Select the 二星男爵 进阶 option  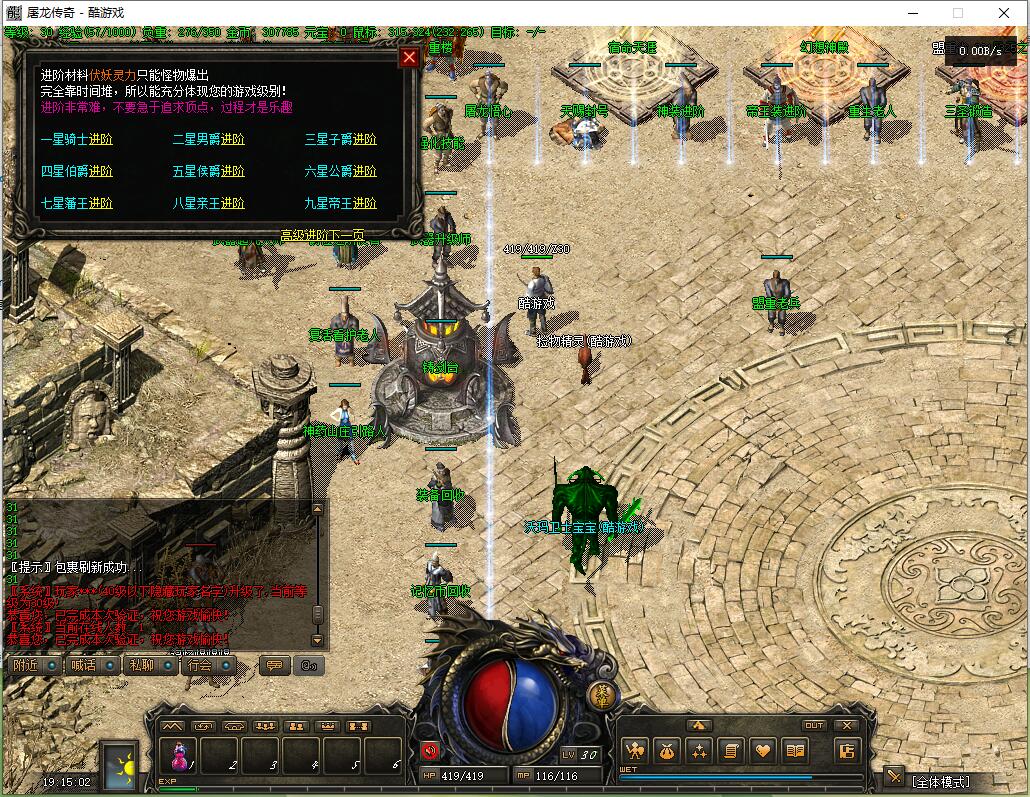[x=209, y=140]
